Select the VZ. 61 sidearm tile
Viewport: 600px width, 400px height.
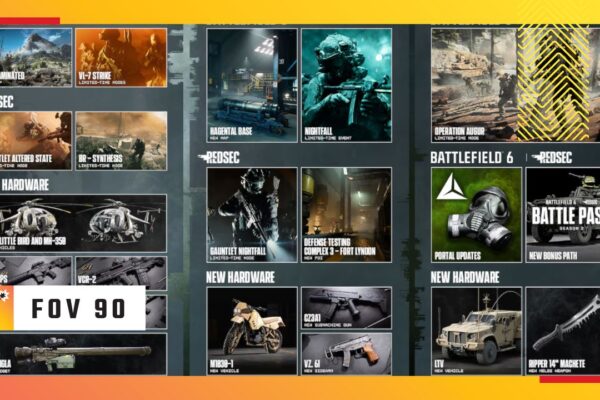(346, 353)
